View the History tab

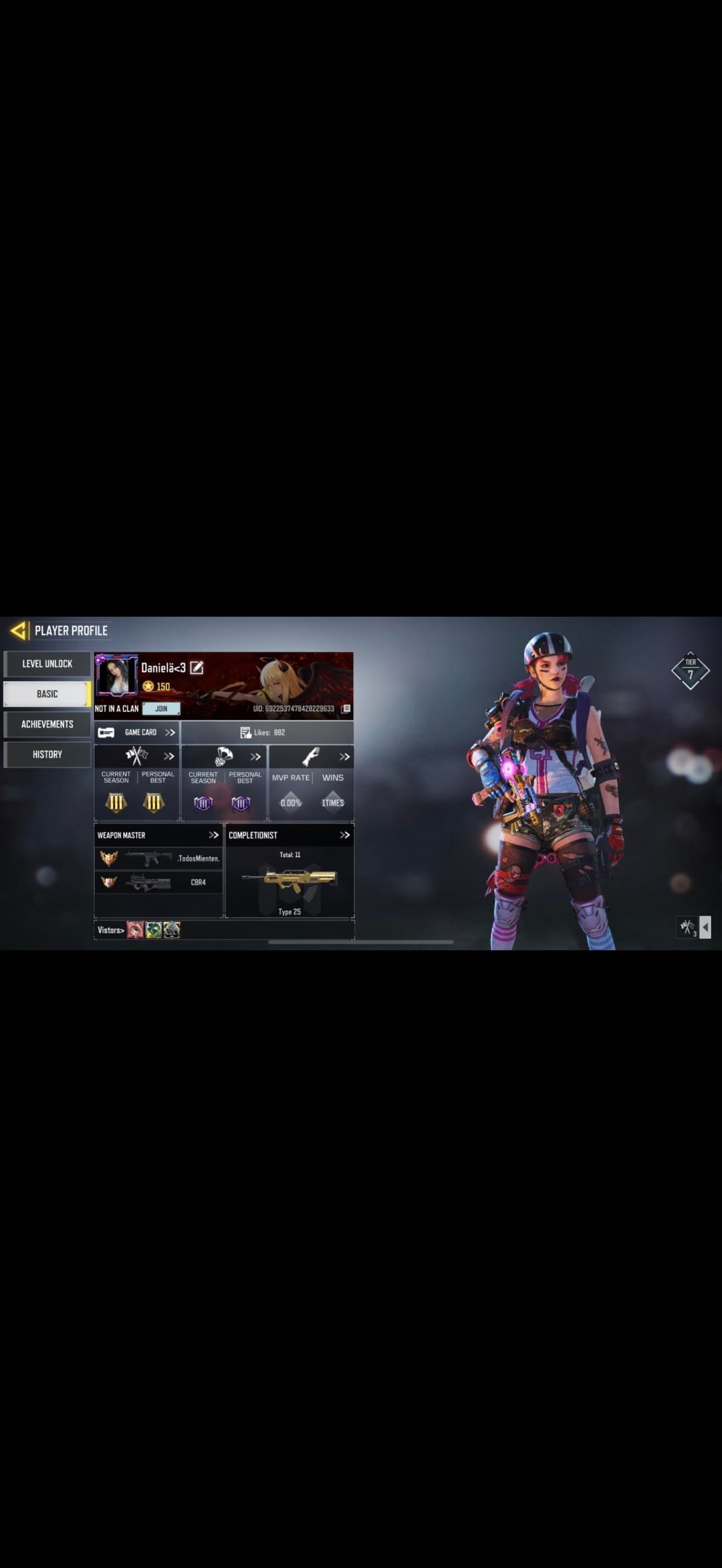point(47,754)
